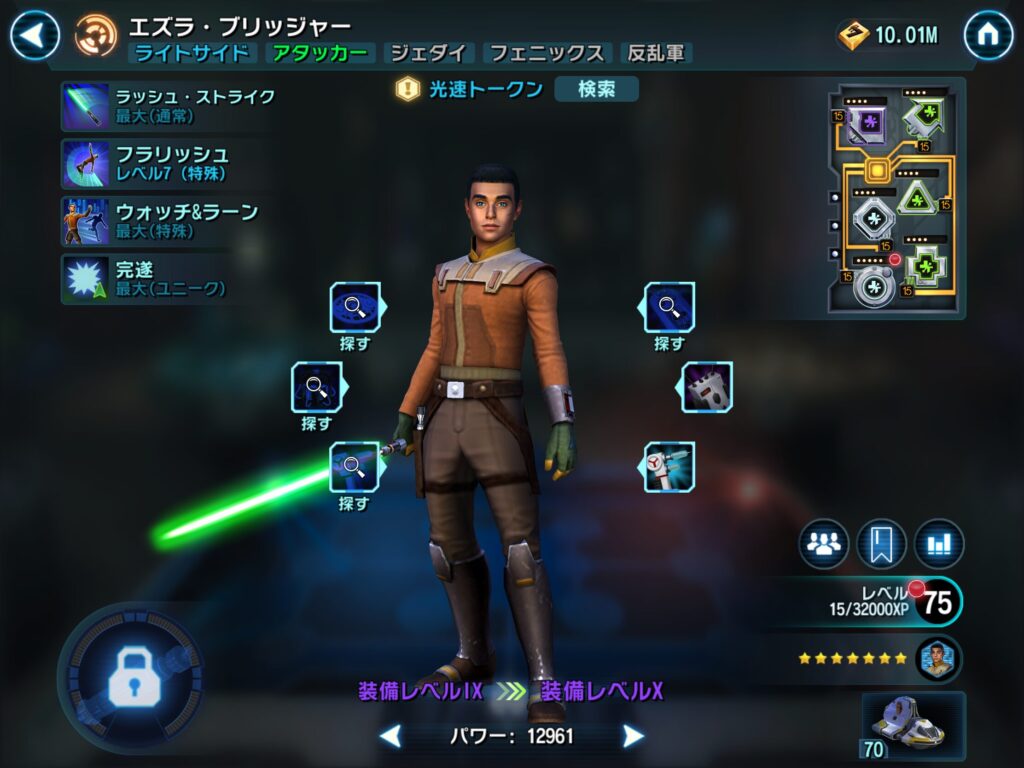
Task: Select the white armor gear slot
Action: (708, 387)
